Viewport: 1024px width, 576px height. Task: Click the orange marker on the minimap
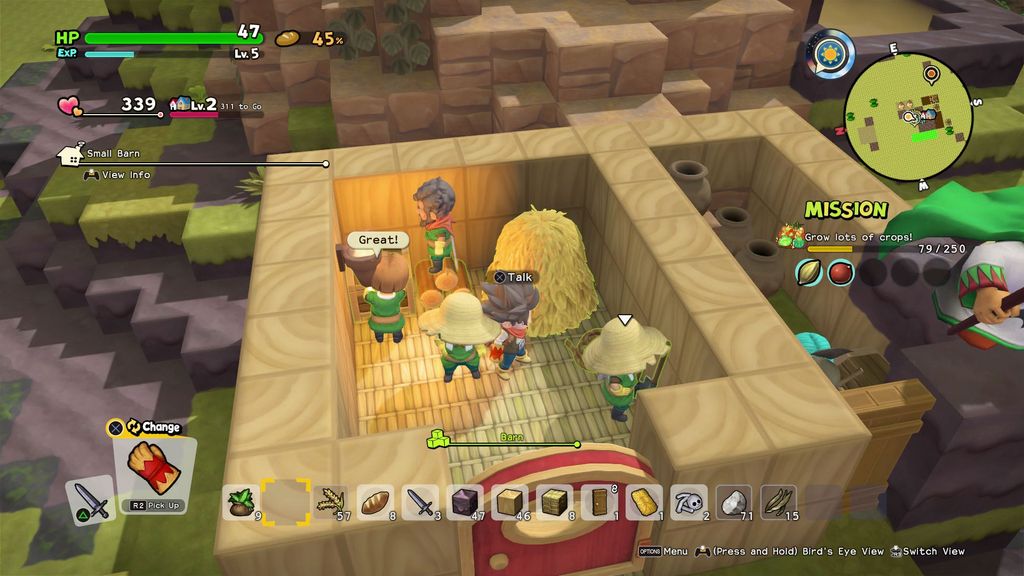click(x=931, y=72)
